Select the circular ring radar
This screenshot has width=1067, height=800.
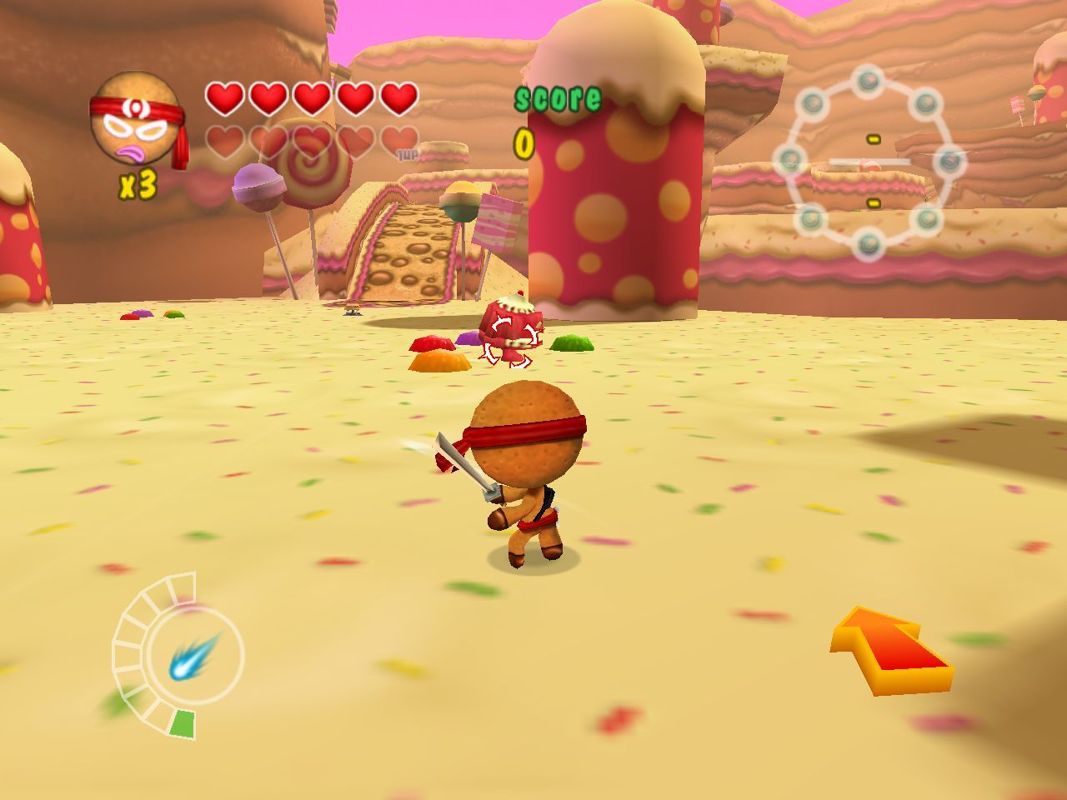[x=869, y=160]
